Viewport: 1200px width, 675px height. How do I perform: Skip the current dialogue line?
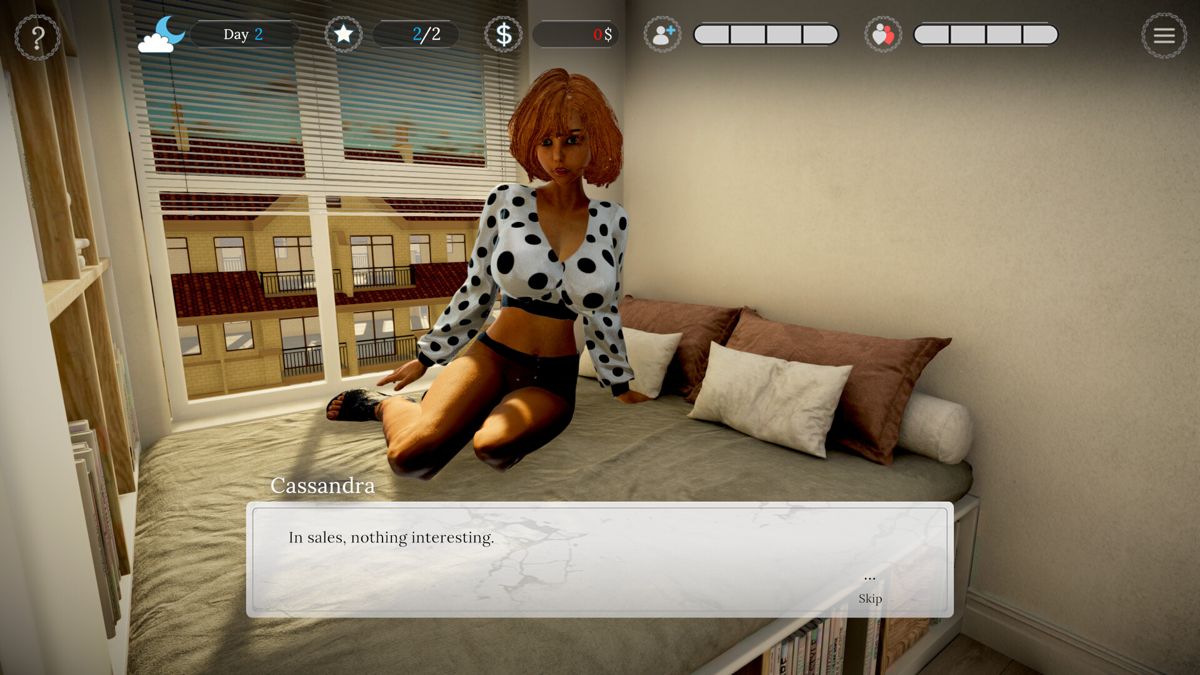870,598
